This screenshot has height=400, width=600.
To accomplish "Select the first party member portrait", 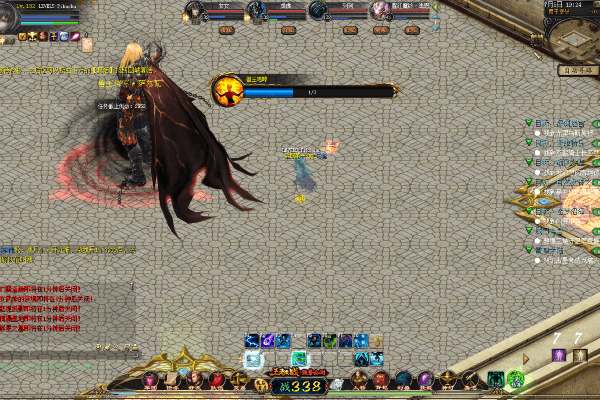I will (x=196, y=11).
